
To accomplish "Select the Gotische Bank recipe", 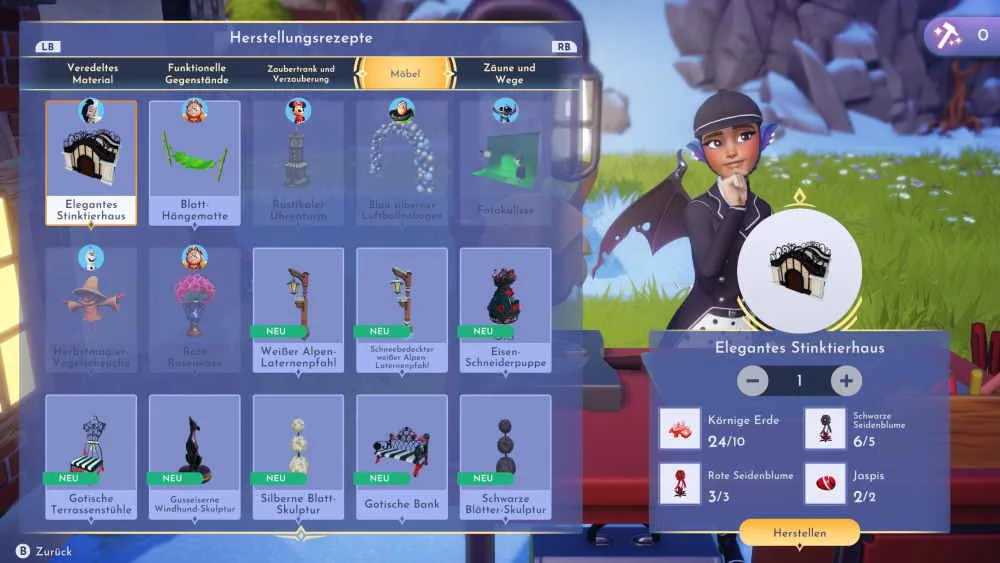I will coord(401,456).
